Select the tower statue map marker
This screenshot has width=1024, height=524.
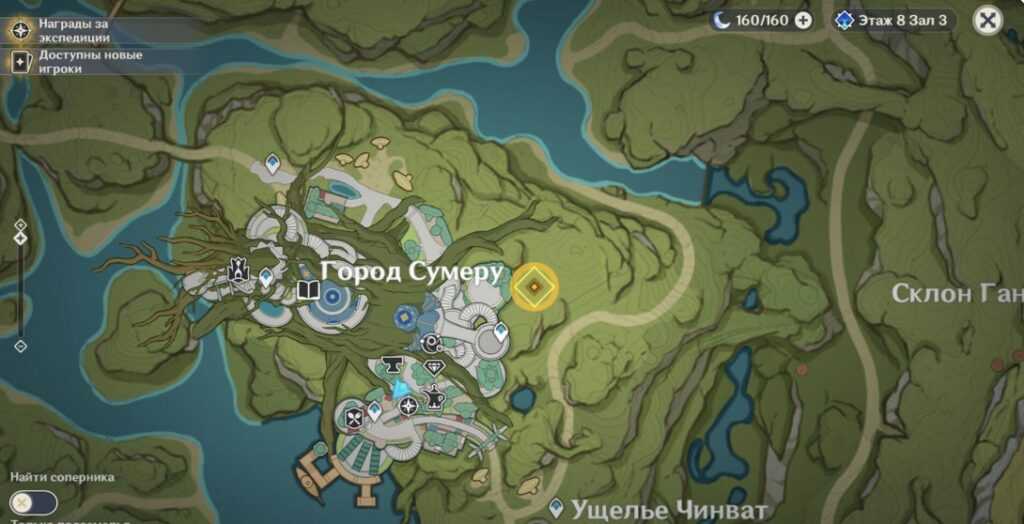click(238, 269)
